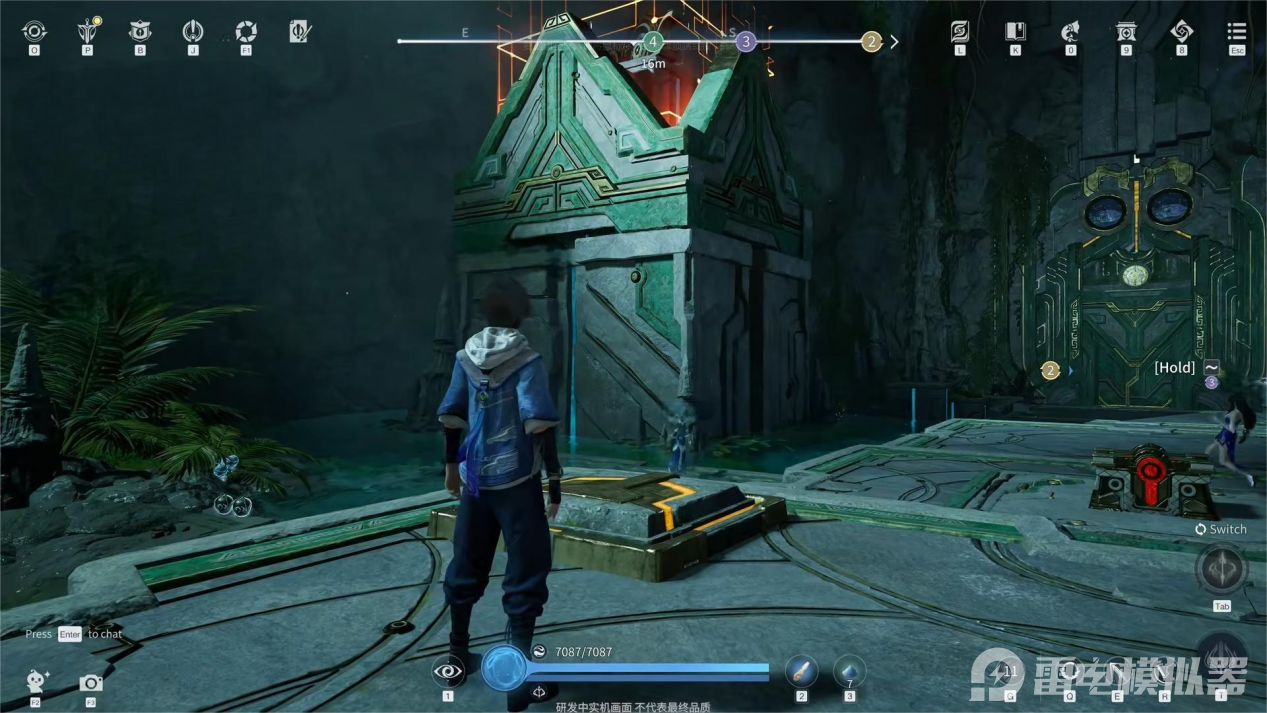This screenshot has height=713, width=1267.
Task: Select the purple number 3 compass marker
Action: 745,42
